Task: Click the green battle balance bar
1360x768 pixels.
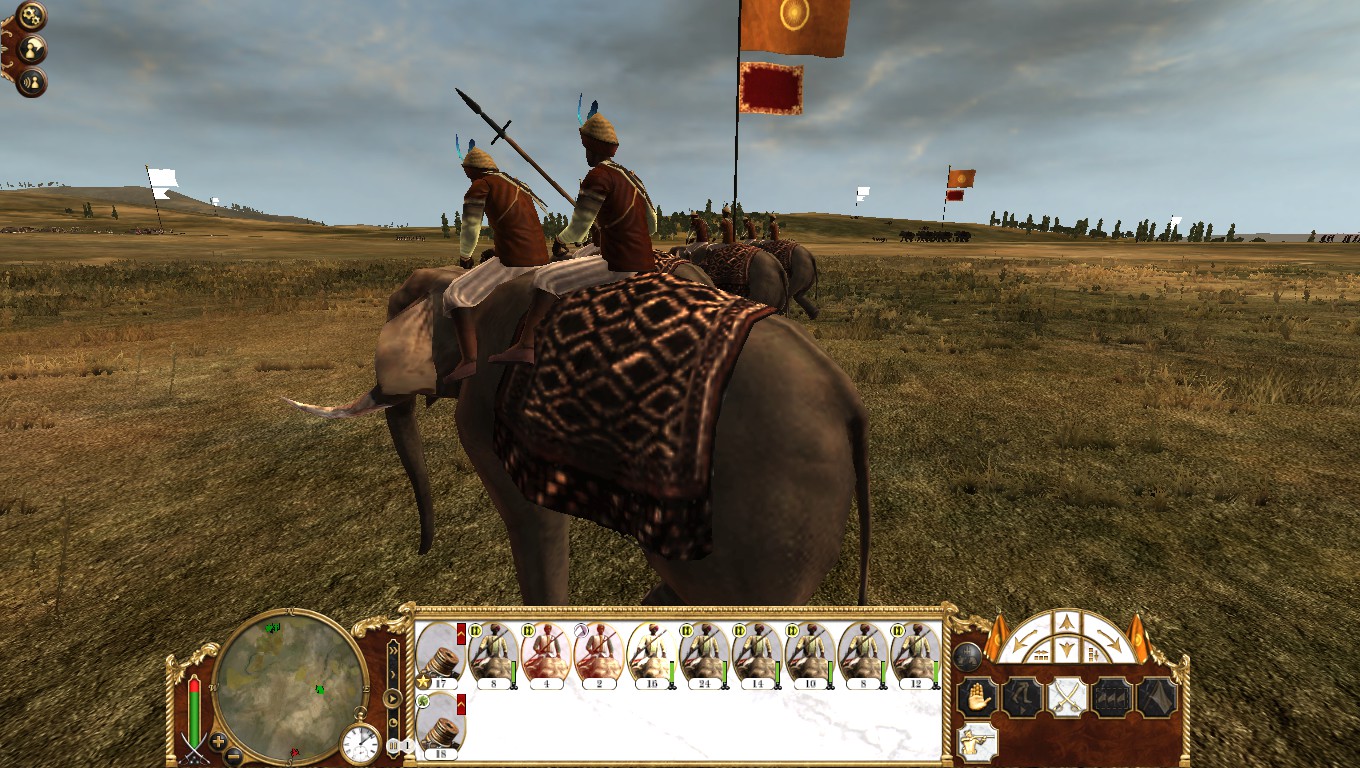Action: click(x=193, y=715)
